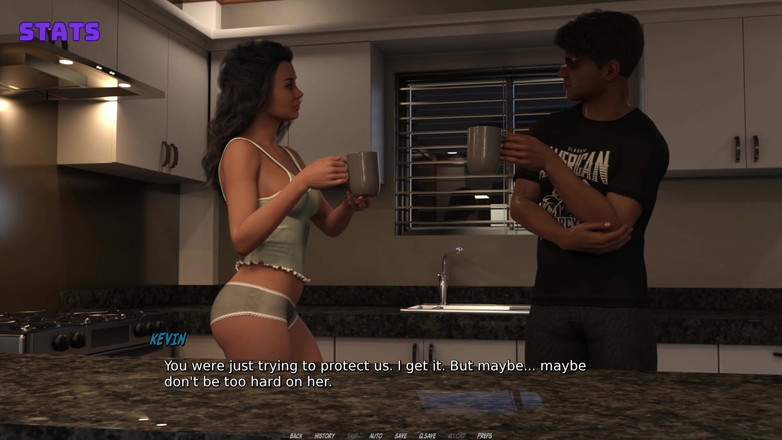Screen dimensions: 782x440
Task: Open the dialogue History log
Action: [x=325, y=436]
